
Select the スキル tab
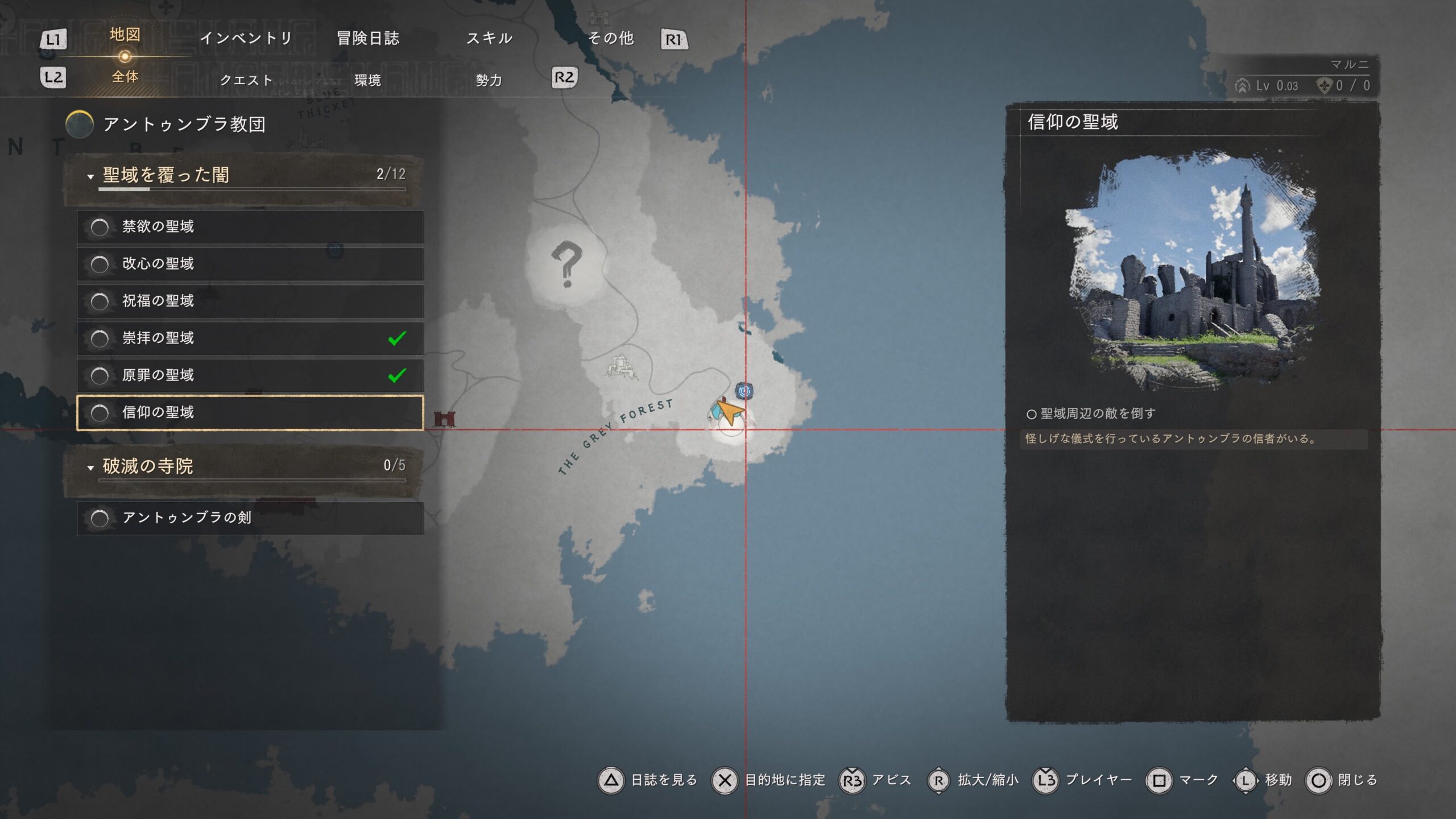coord(489,38)
